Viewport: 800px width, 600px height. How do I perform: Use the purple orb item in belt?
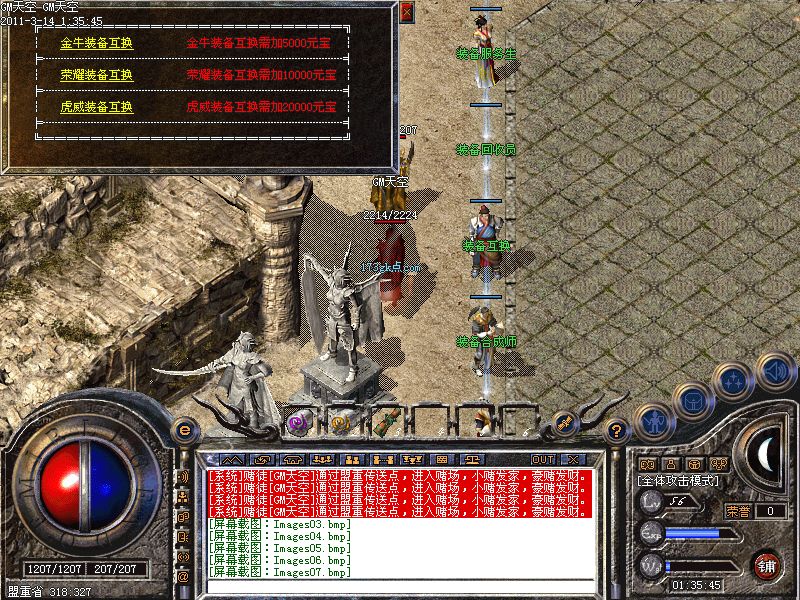pos(298,423)
